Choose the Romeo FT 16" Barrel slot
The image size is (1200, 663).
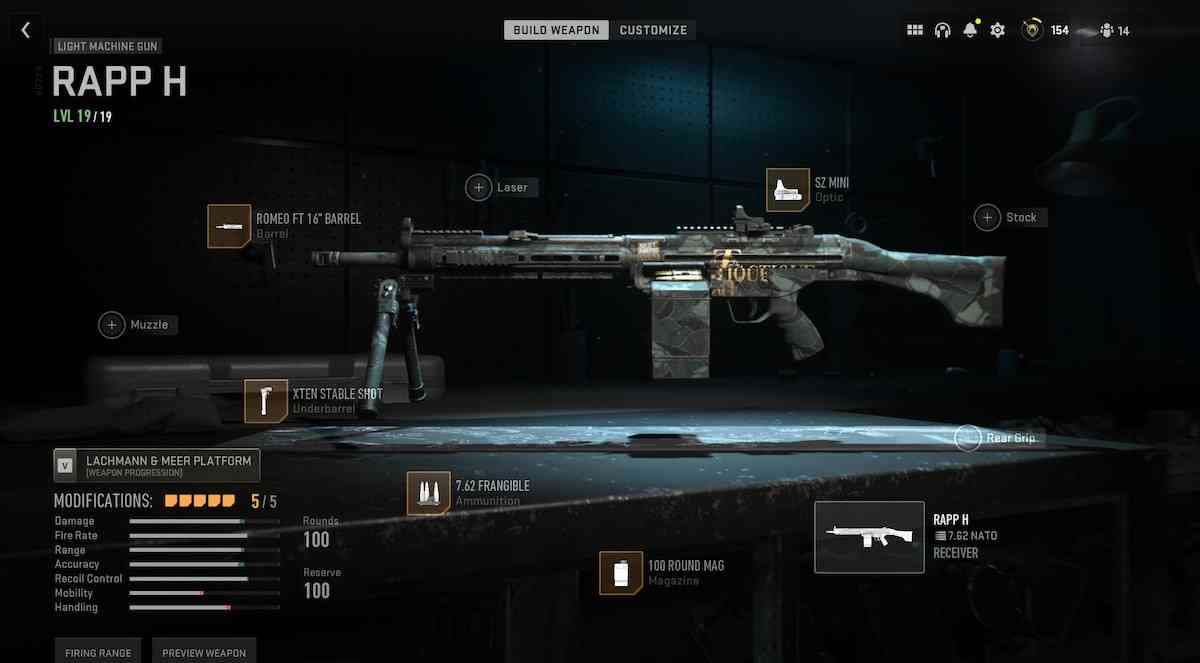[229, 226]
